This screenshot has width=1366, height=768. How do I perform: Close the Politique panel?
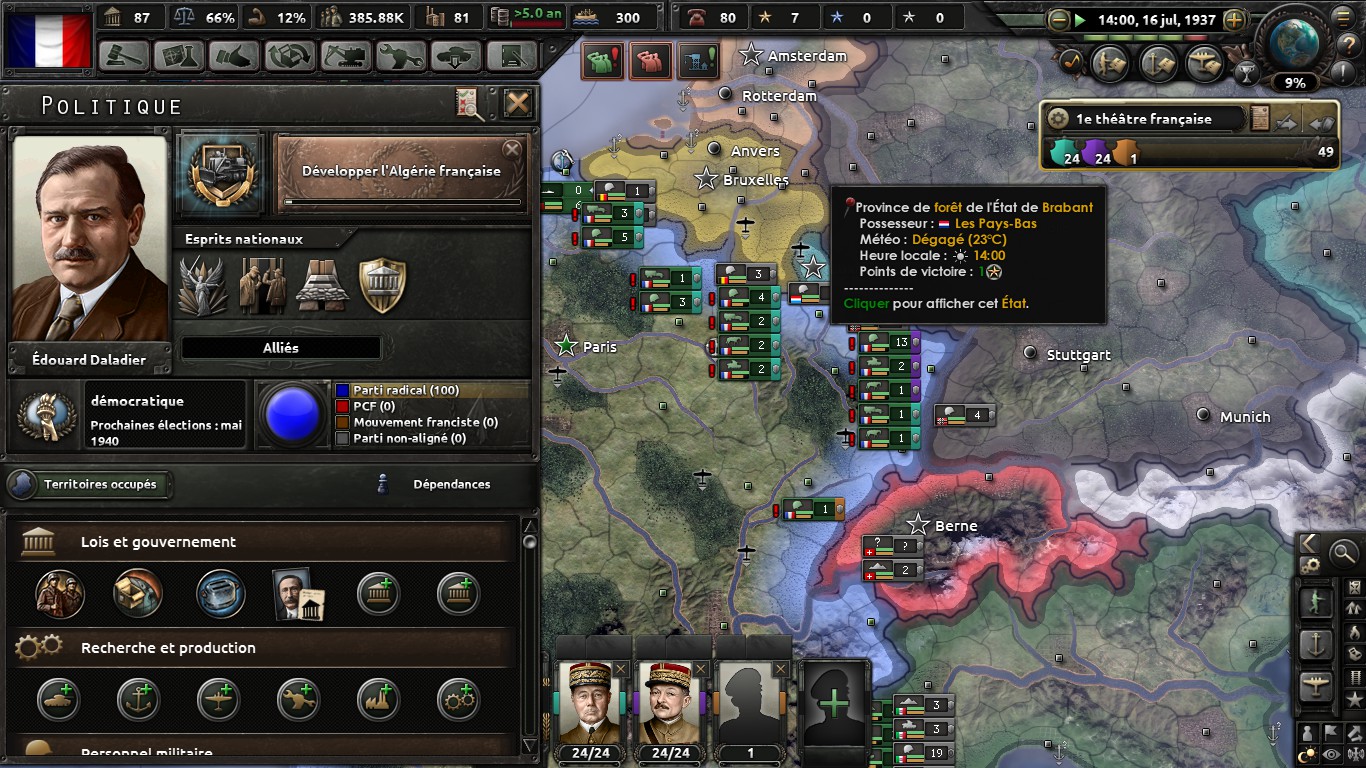coord(517,103)
